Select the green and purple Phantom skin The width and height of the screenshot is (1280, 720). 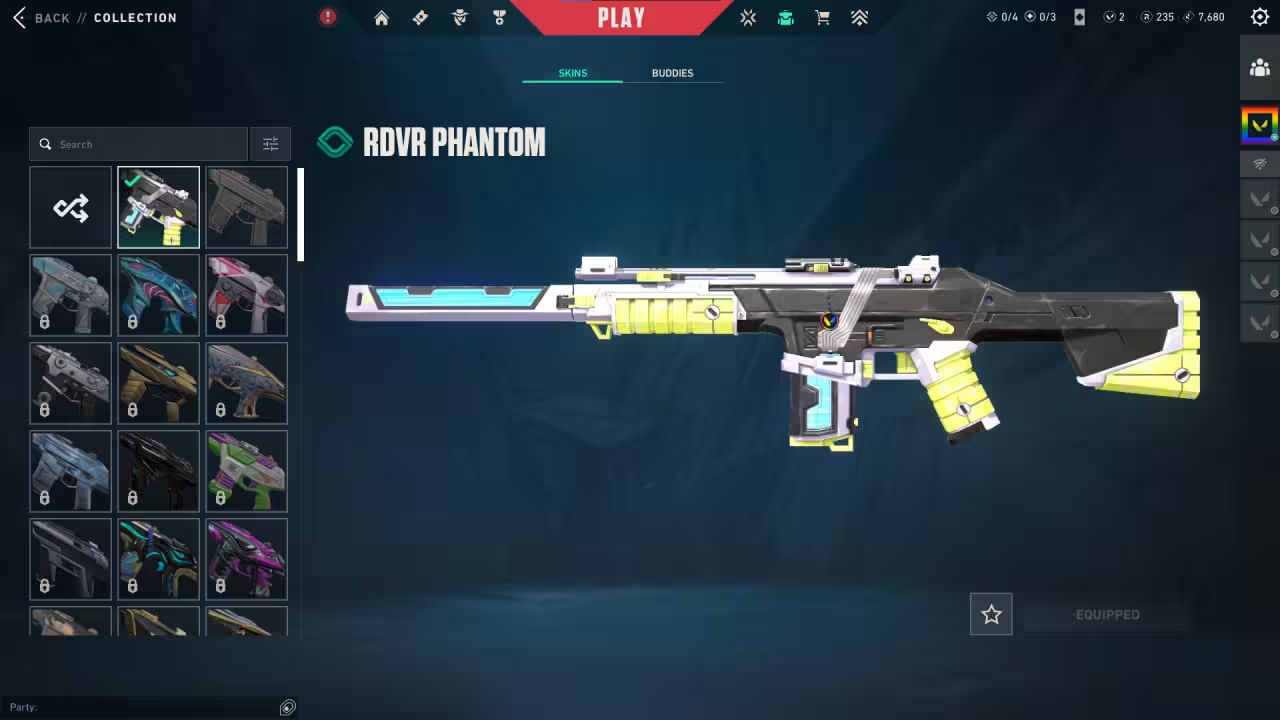[246, 471]
